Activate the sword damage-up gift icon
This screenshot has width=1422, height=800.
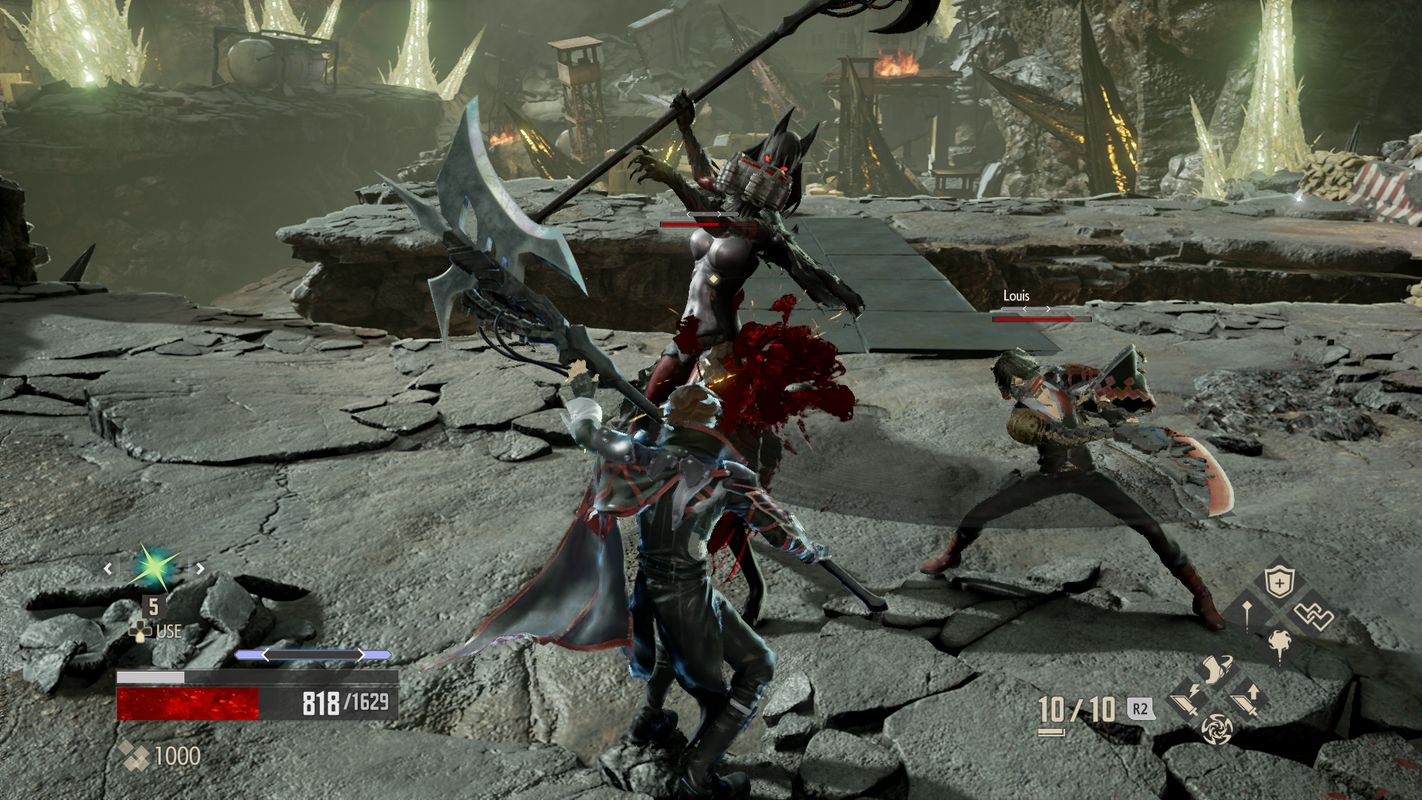1245,700
